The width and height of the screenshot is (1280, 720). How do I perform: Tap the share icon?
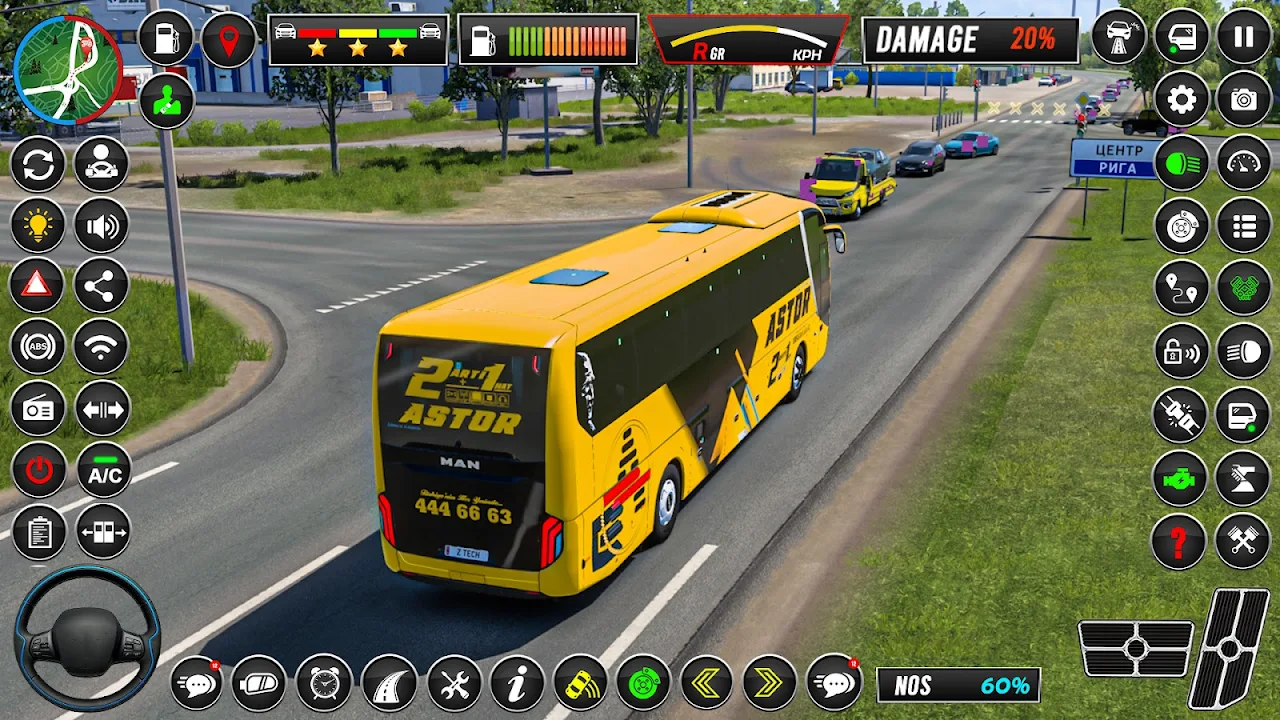[x=101, y=286]
